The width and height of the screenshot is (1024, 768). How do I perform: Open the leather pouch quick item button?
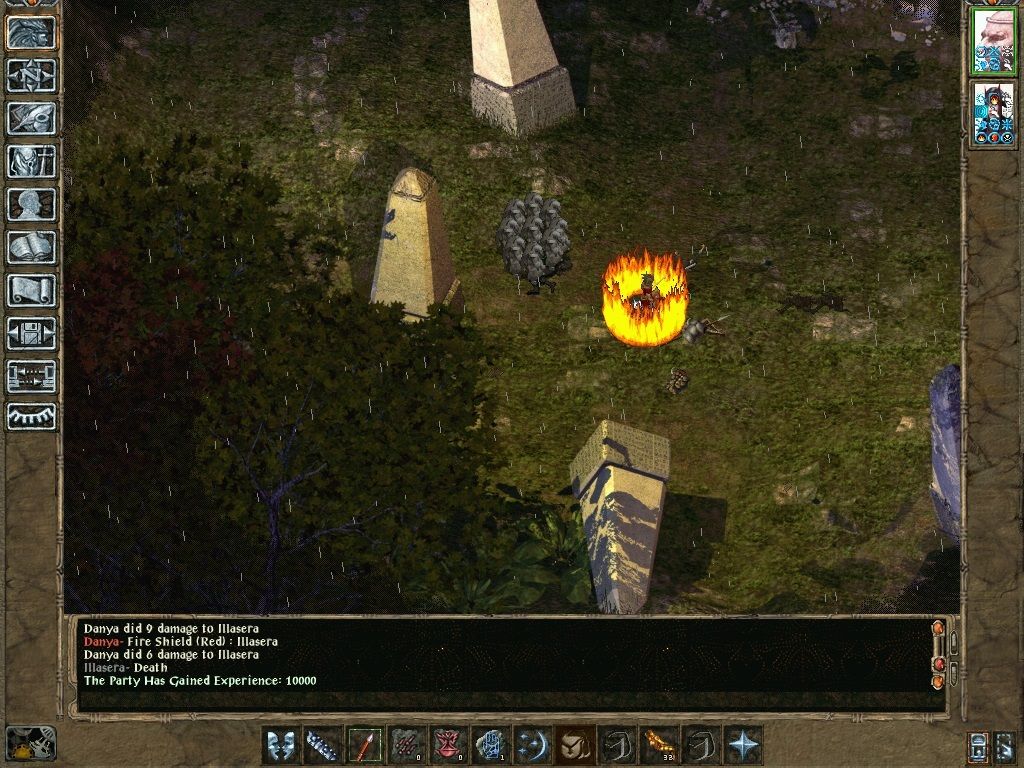(575, 745)
